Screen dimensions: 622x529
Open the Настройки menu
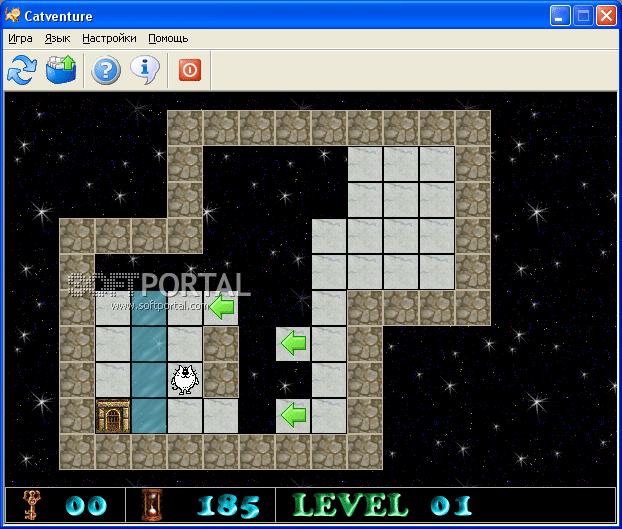[x=110, y=38]
